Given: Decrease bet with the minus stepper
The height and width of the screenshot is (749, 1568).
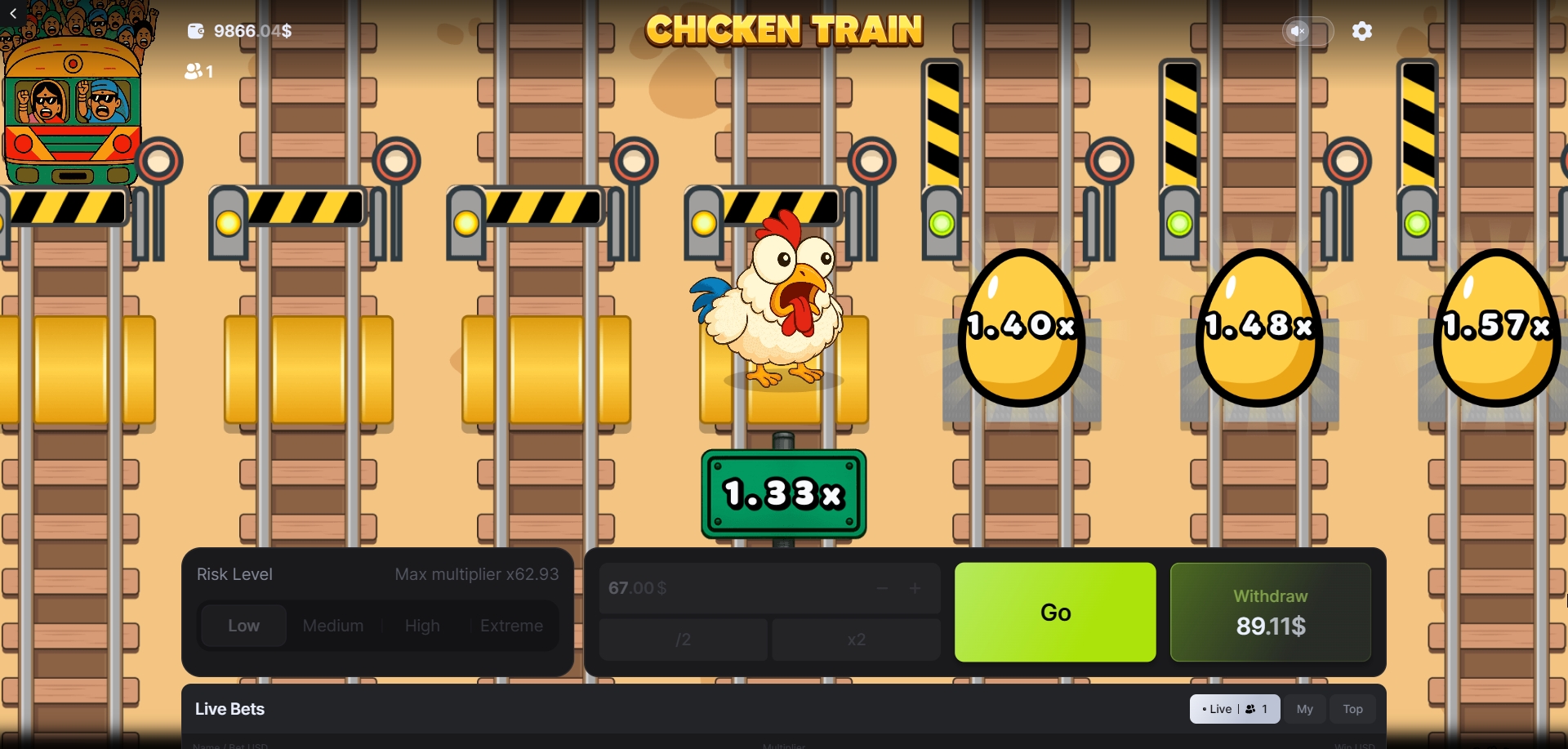Looking at the screenshot, I should coord(882,588).
